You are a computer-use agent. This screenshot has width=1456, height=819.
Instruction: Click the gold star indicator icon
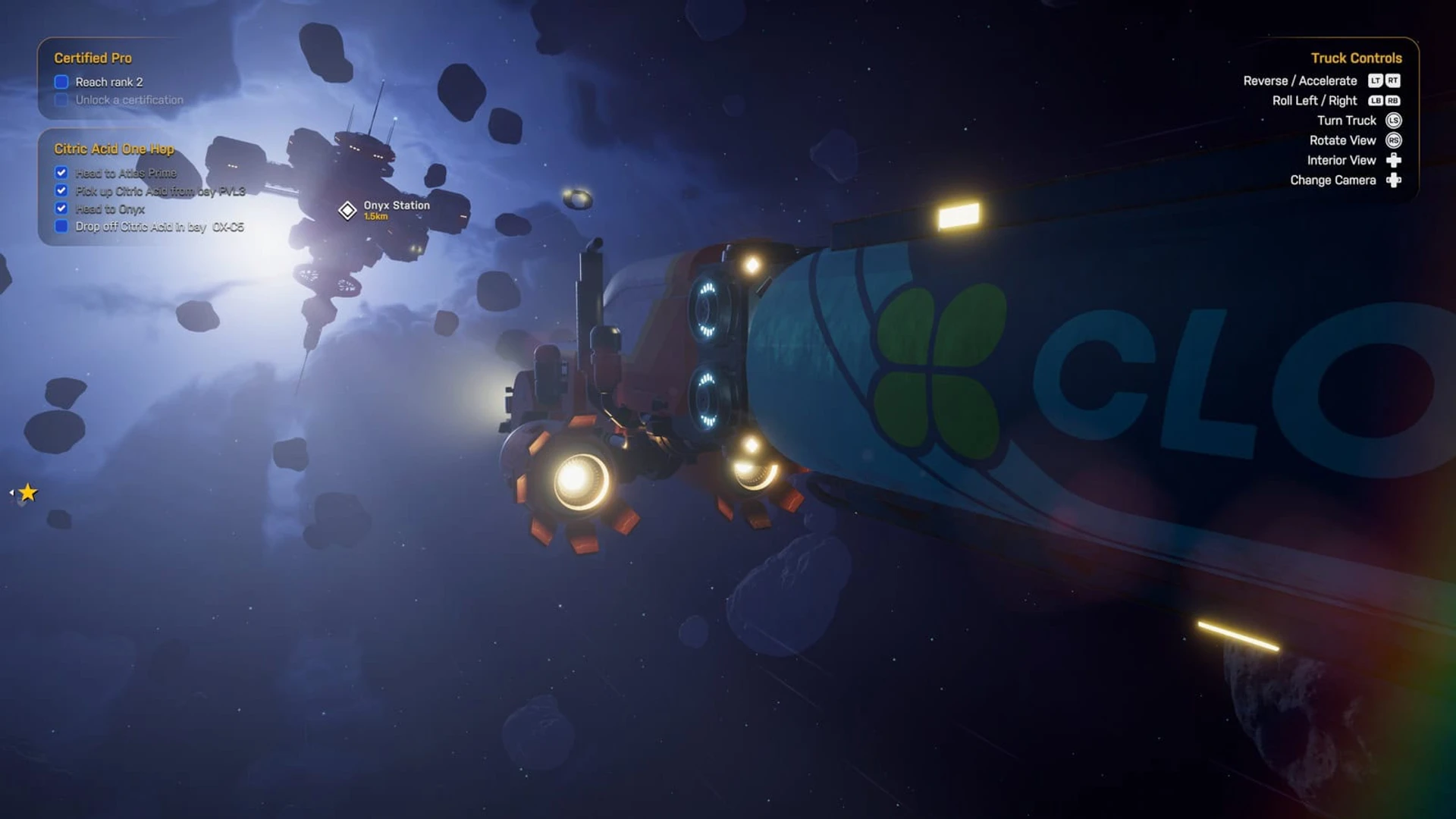click(x=28, y=493)
